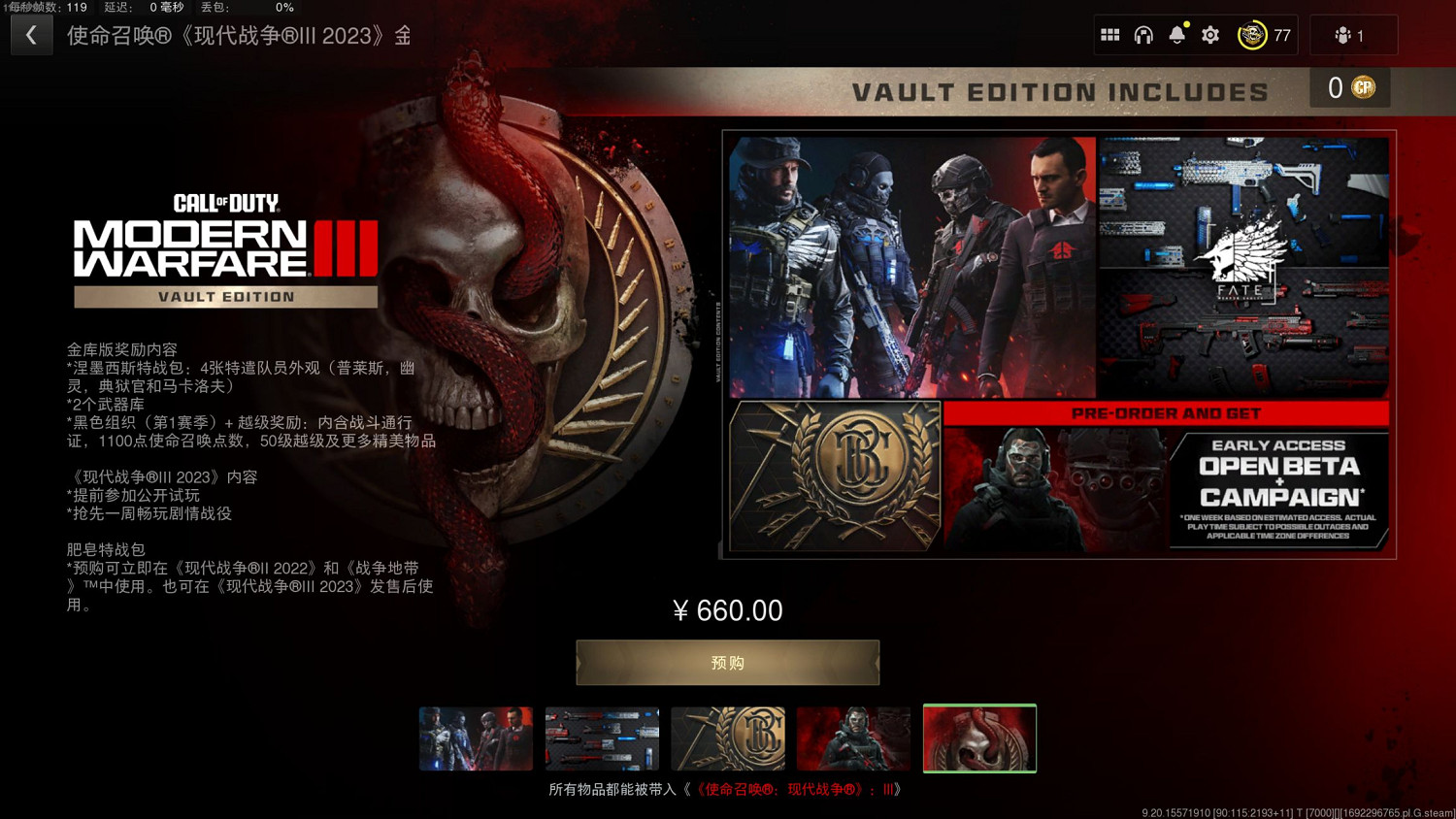The image size is (1456, 819).
Task: Select the operators squad thumbnail
Action: 476,737
